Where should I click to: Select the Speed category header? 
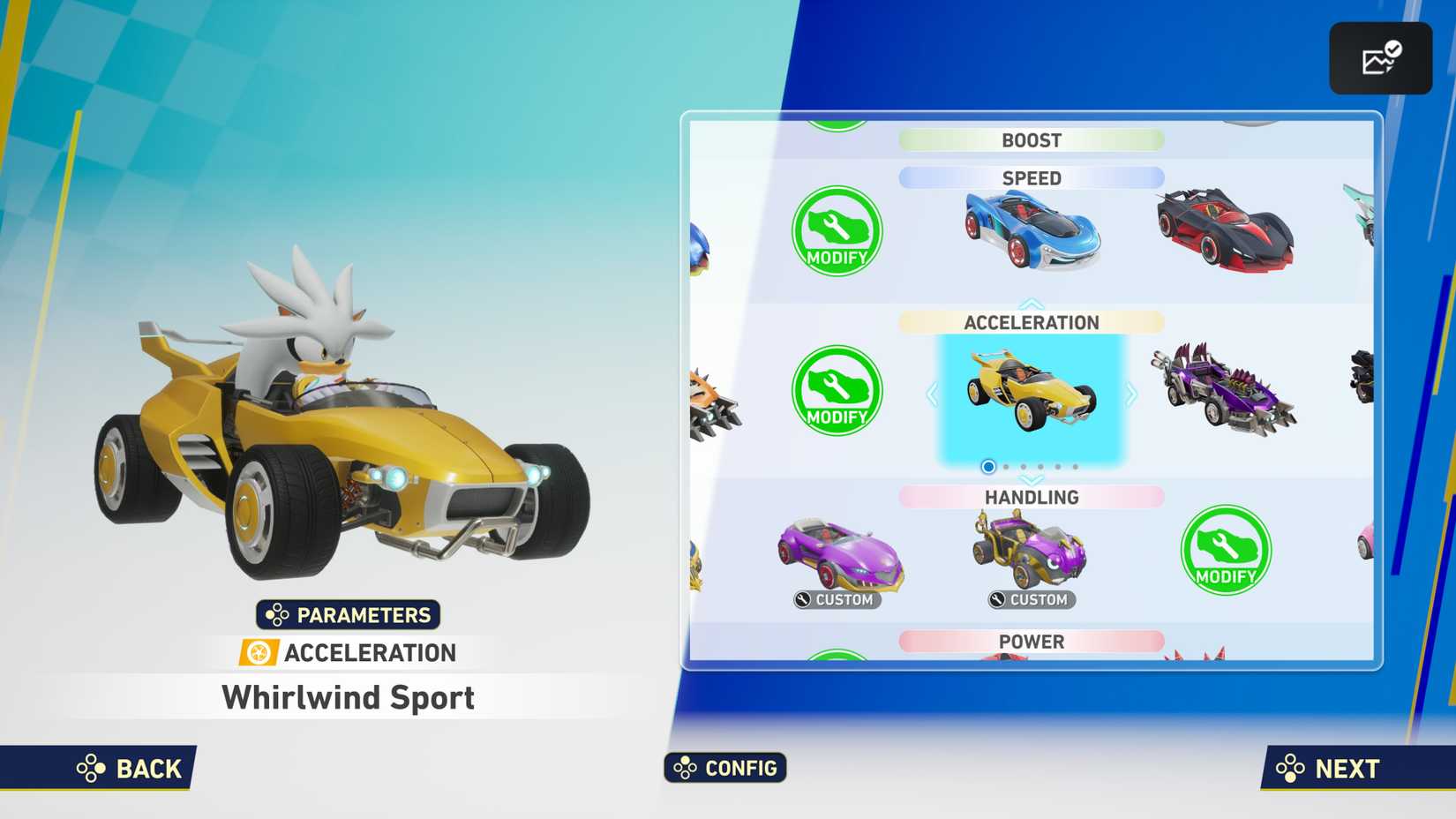(x=1031, y=178)
